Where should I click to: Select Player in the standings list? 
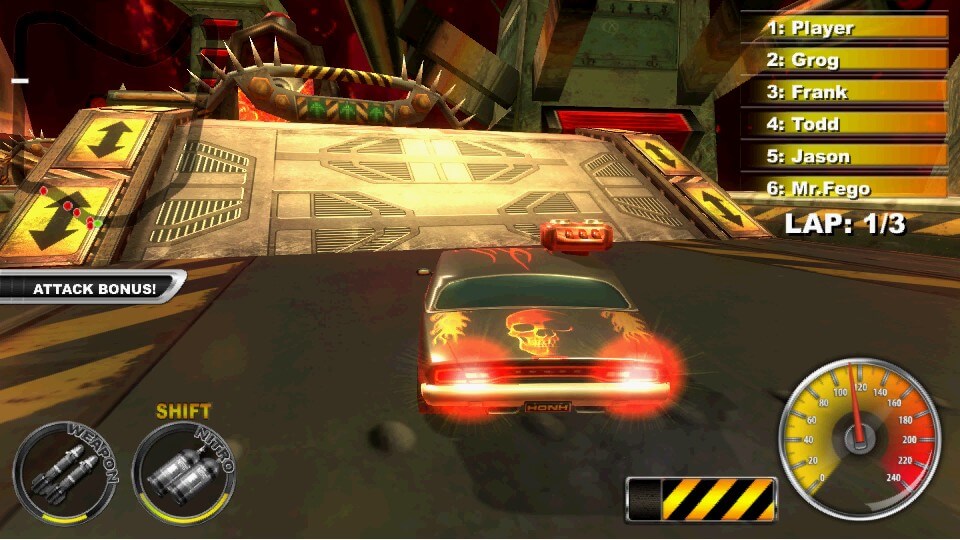pos(842,28)
